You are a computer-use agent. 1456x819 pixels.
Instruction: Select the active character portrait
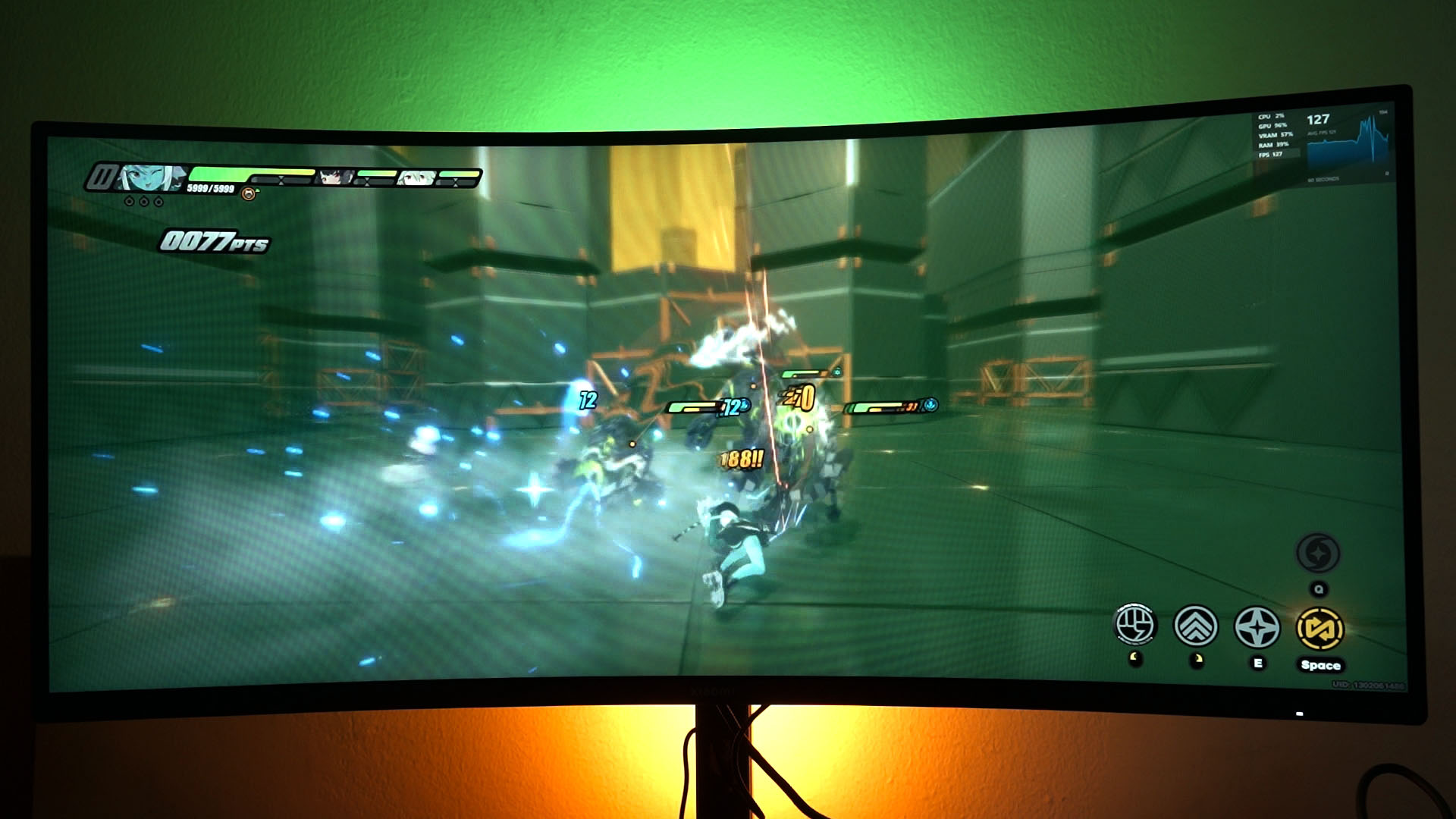coord(148,178)
